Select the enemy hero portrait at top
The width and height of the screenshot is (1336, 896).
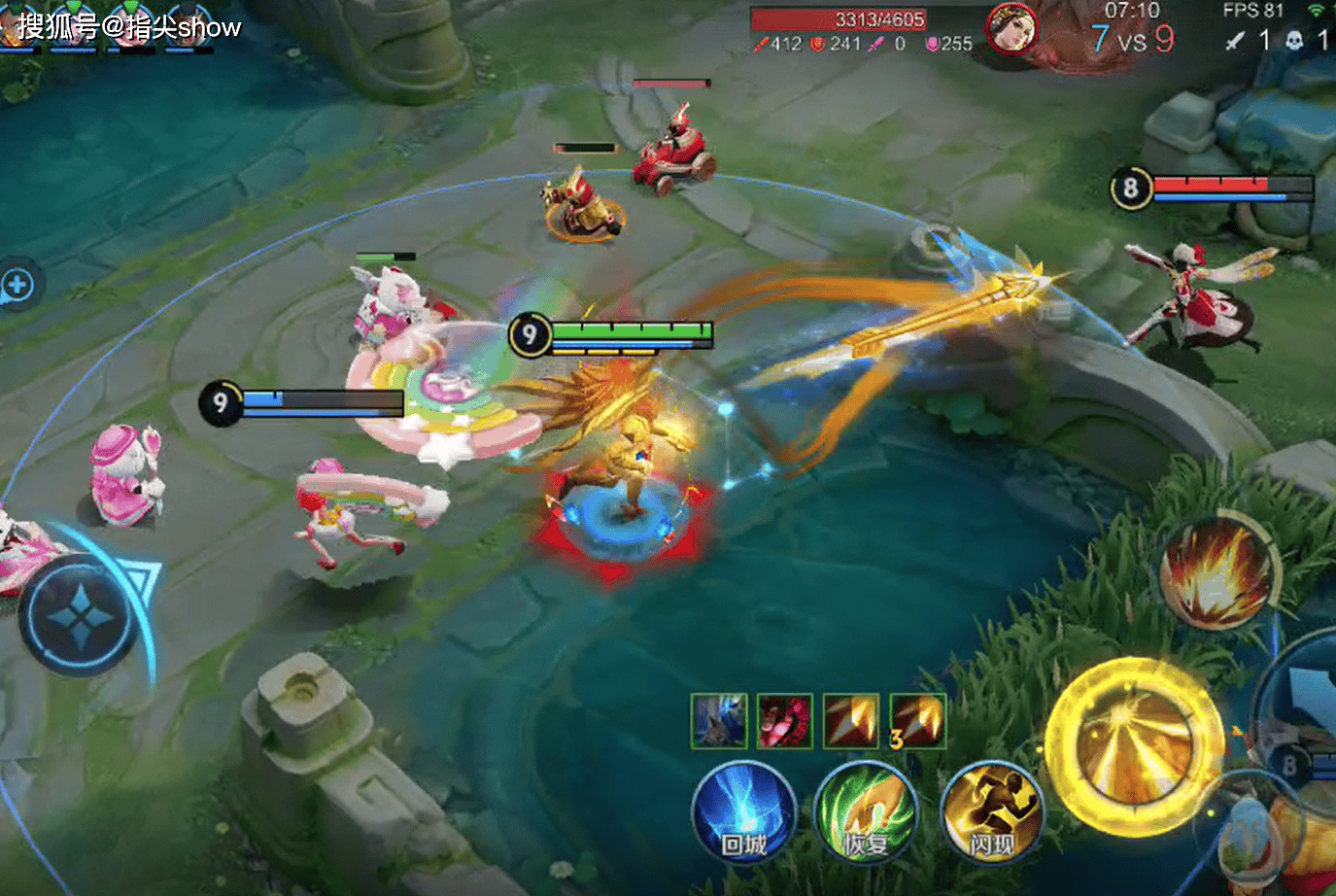click(1011, 29)
